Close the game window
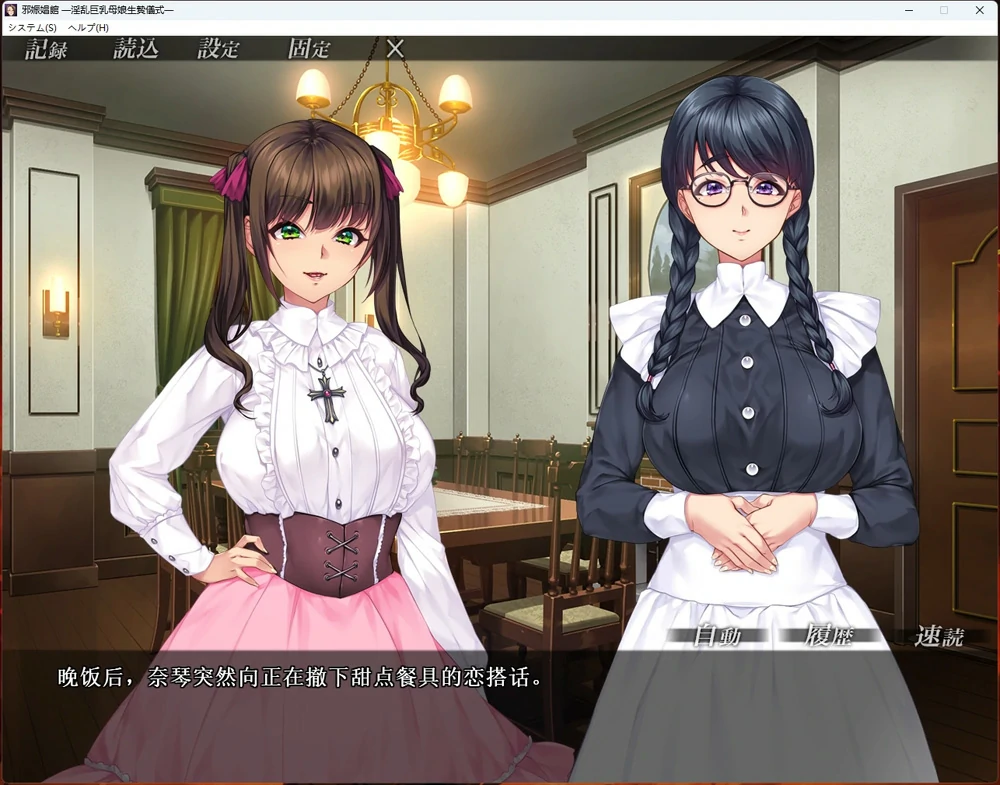 coord(979,10)
